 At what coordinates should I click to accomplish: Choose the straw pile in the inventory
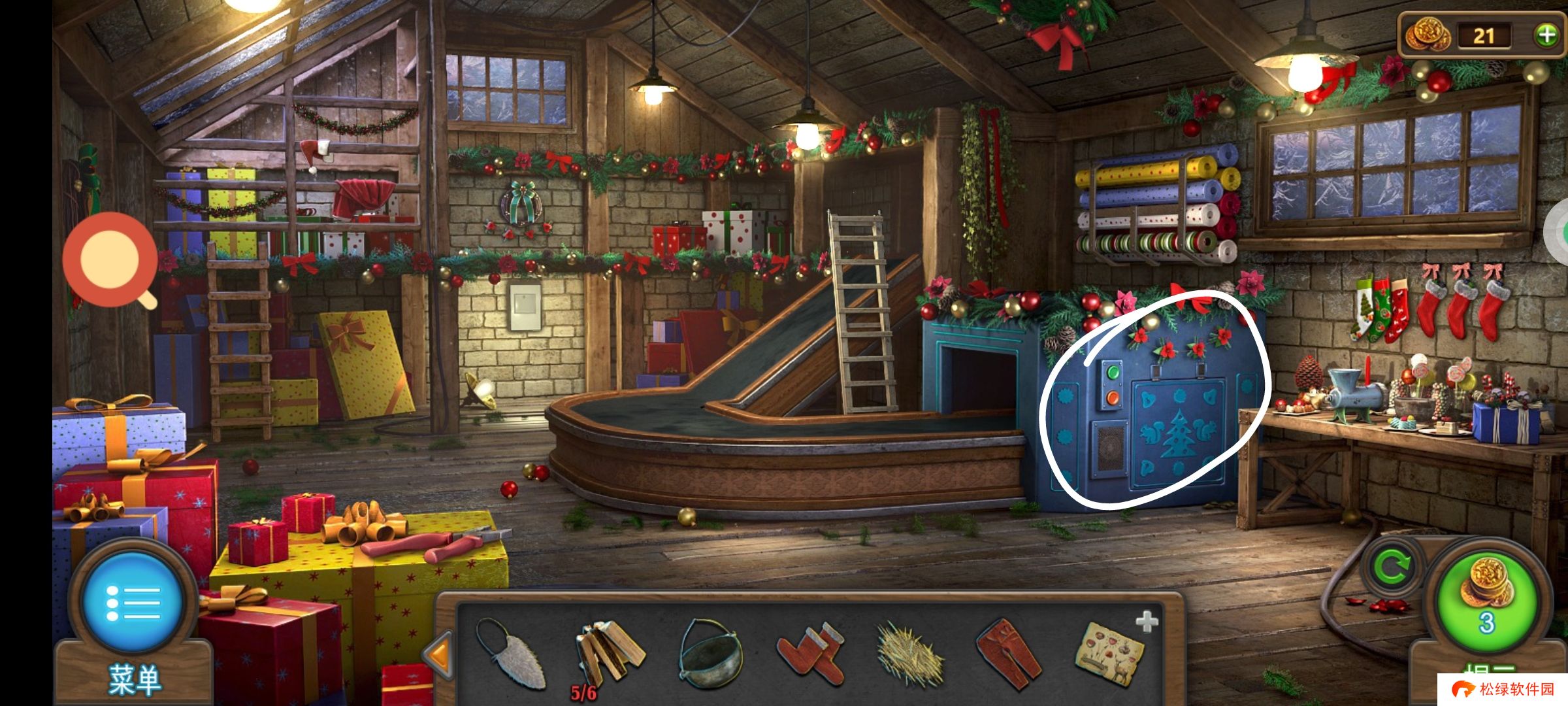click(x=909, y=654)
